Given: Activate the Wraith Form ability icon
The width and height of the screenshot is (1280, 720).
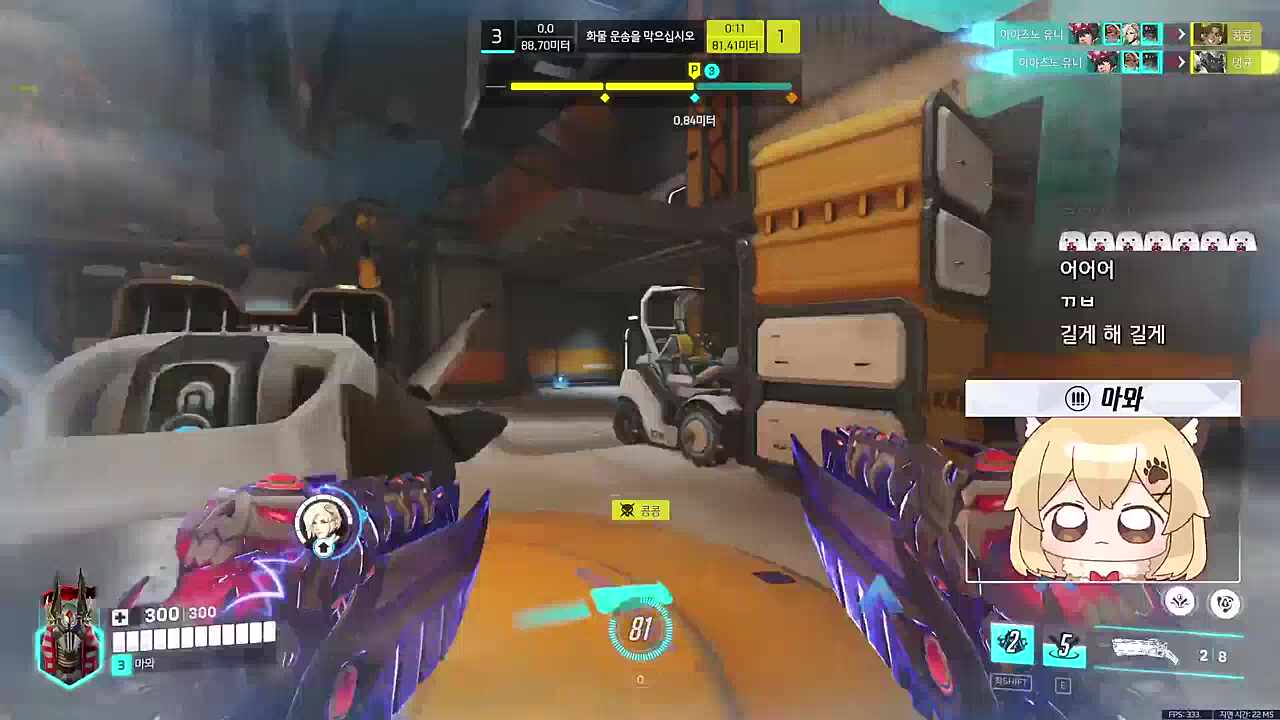Looking at the screenshot, I should (1011, 643).
